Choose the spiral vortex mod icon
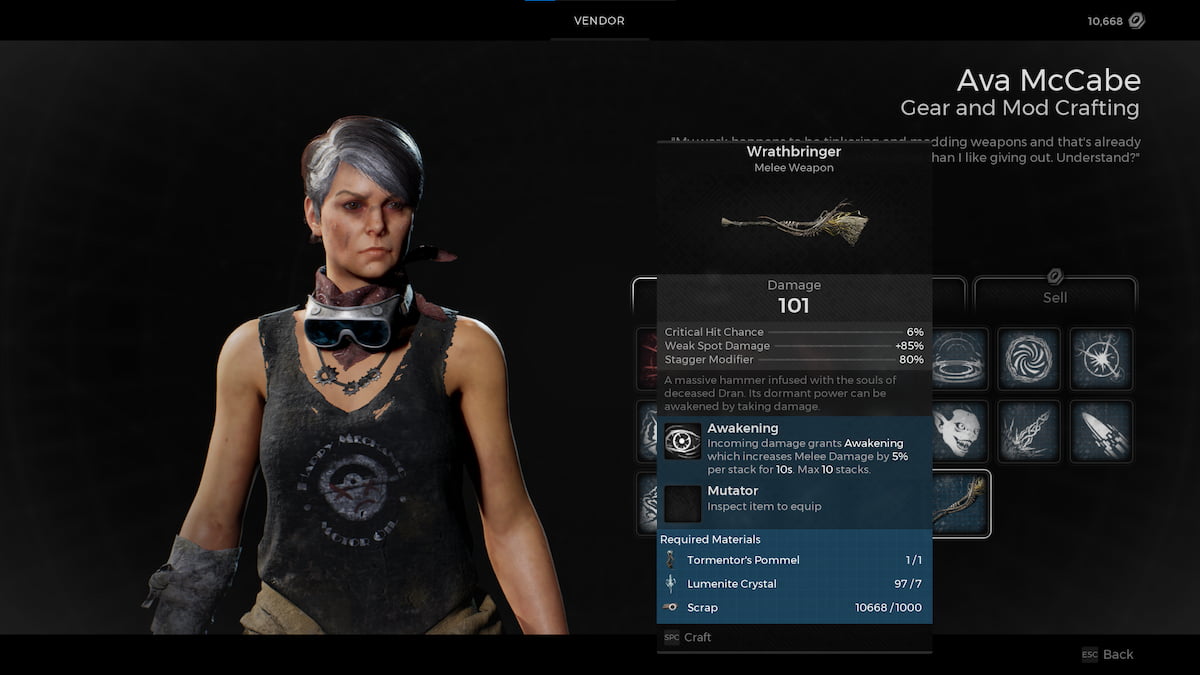1200x675 pixels. pyautogui.click(x=1029, y=359)
